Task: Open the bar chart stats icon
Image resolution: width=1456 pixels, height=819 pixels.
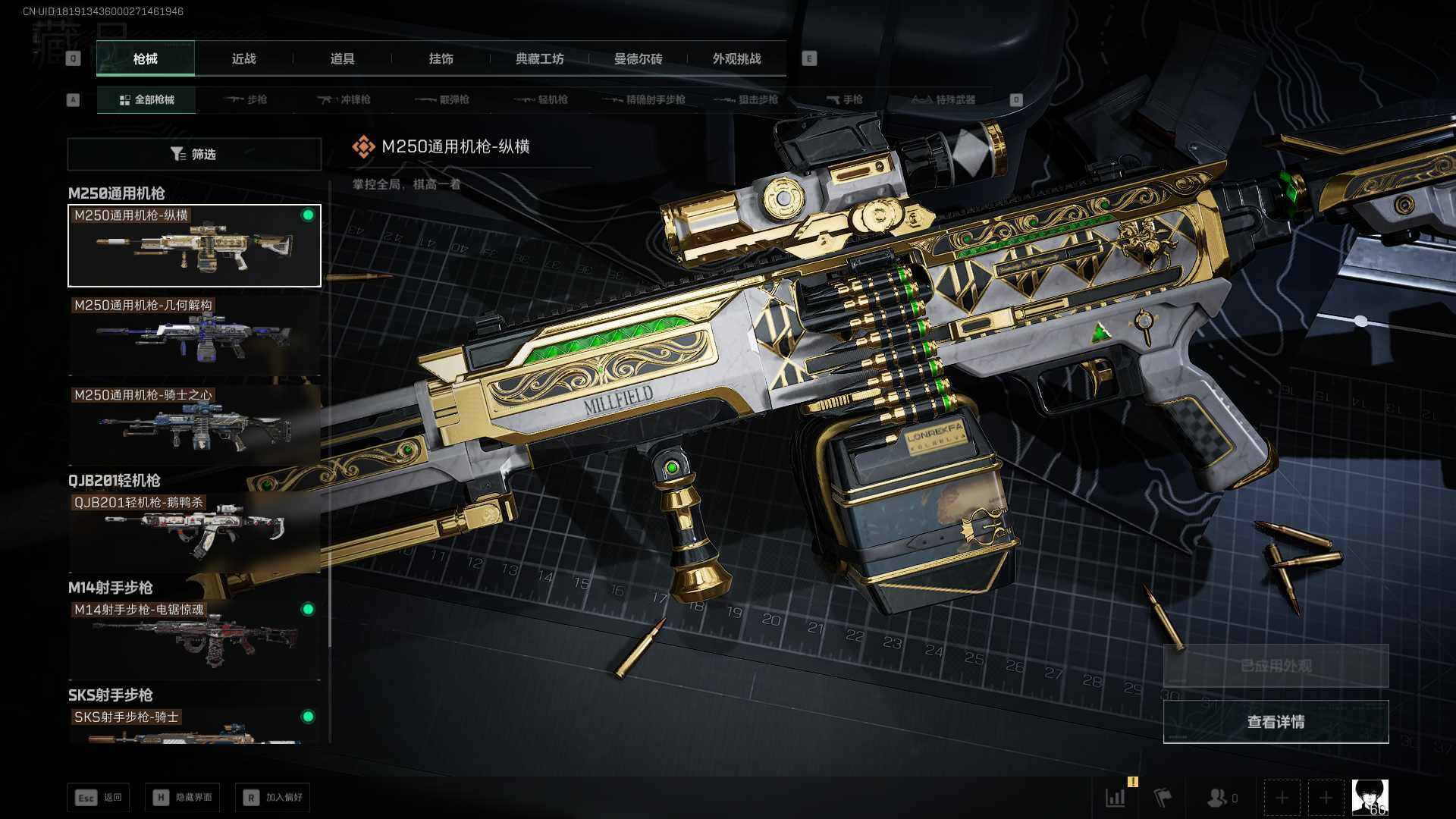Action: coord(1116,797)
